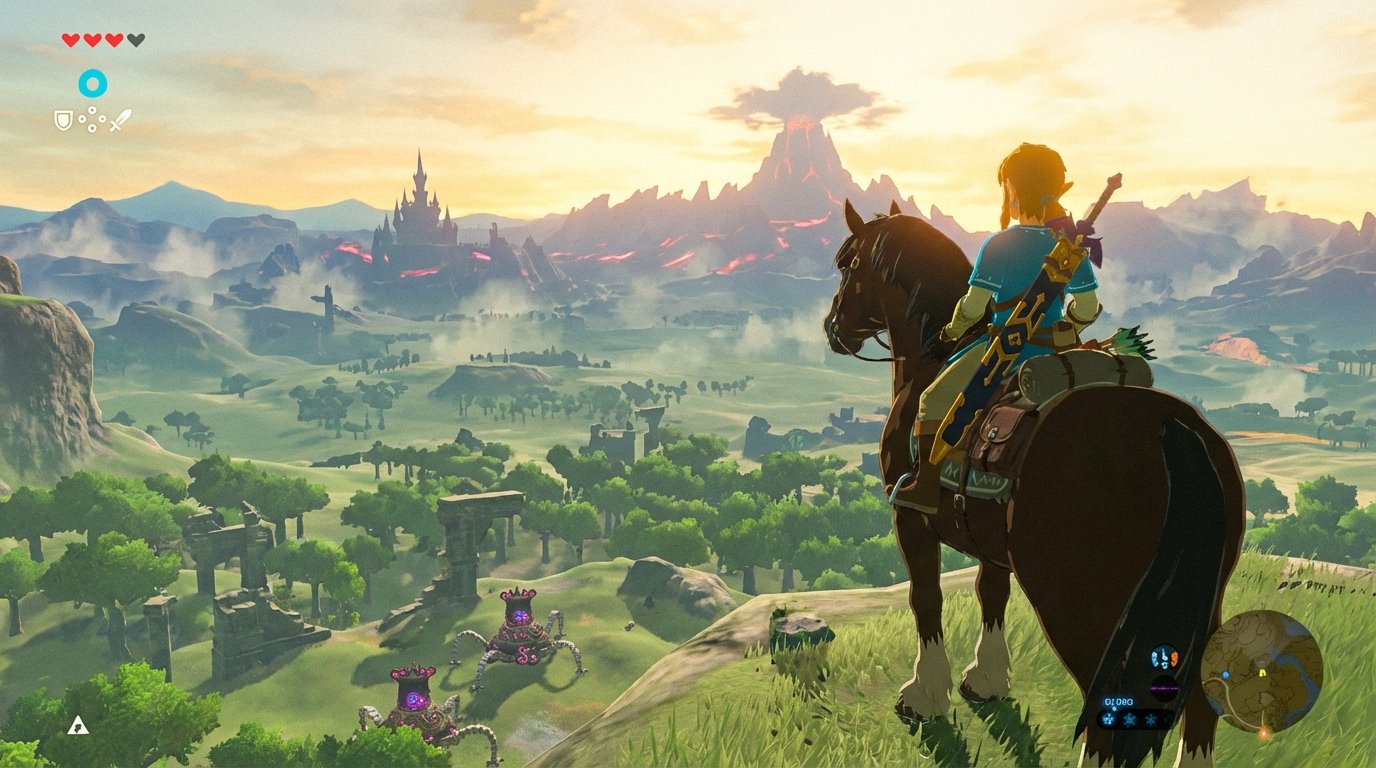Click the d-pad dots between shield and sword
This screenshot has width=1376, height=768.
point(92,119)
